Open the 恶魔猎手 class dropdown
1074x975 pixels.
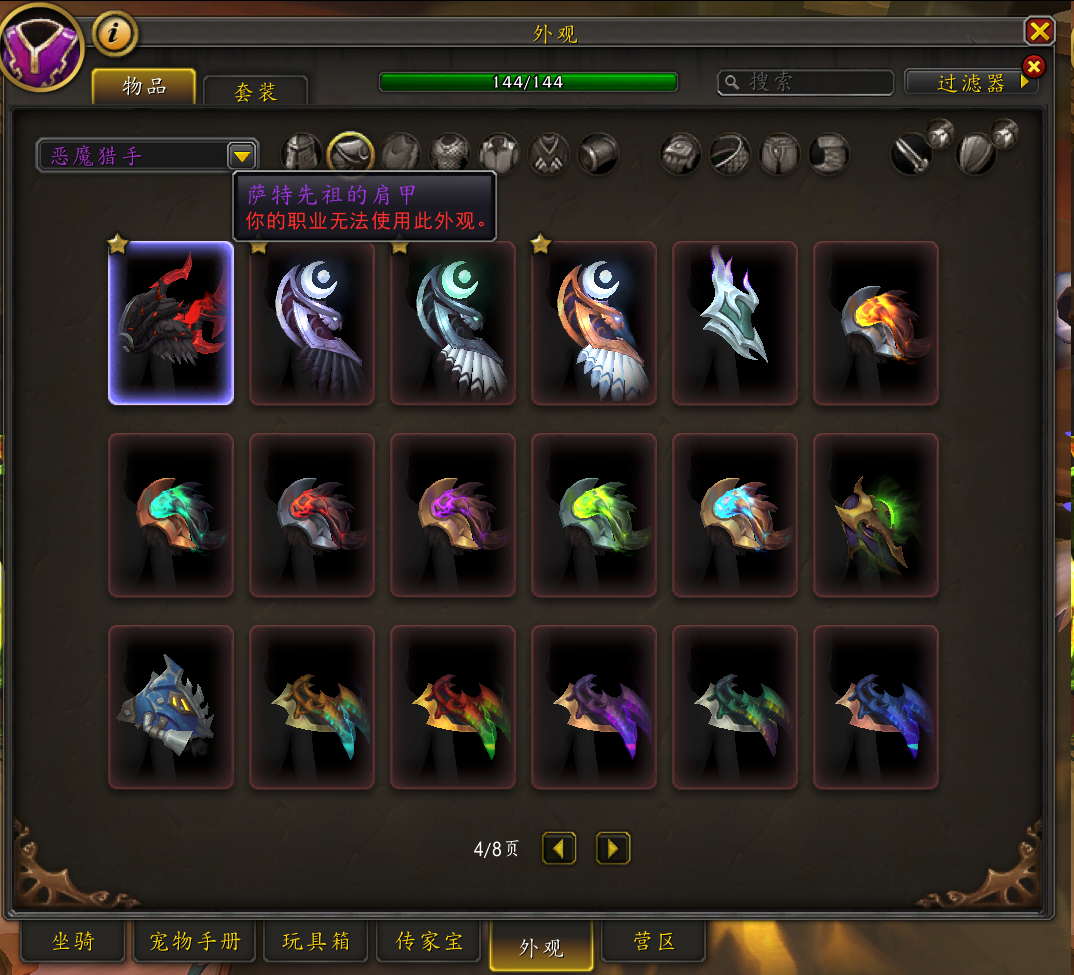pyautogui.click(x=241, y=155)
